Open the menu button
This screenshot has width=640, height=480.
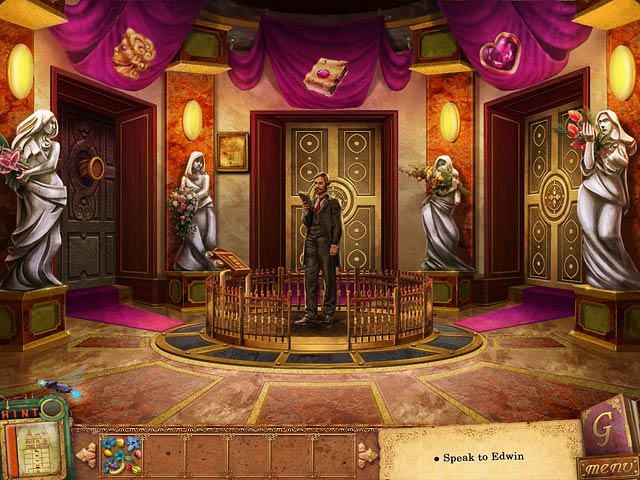[607, 467]
